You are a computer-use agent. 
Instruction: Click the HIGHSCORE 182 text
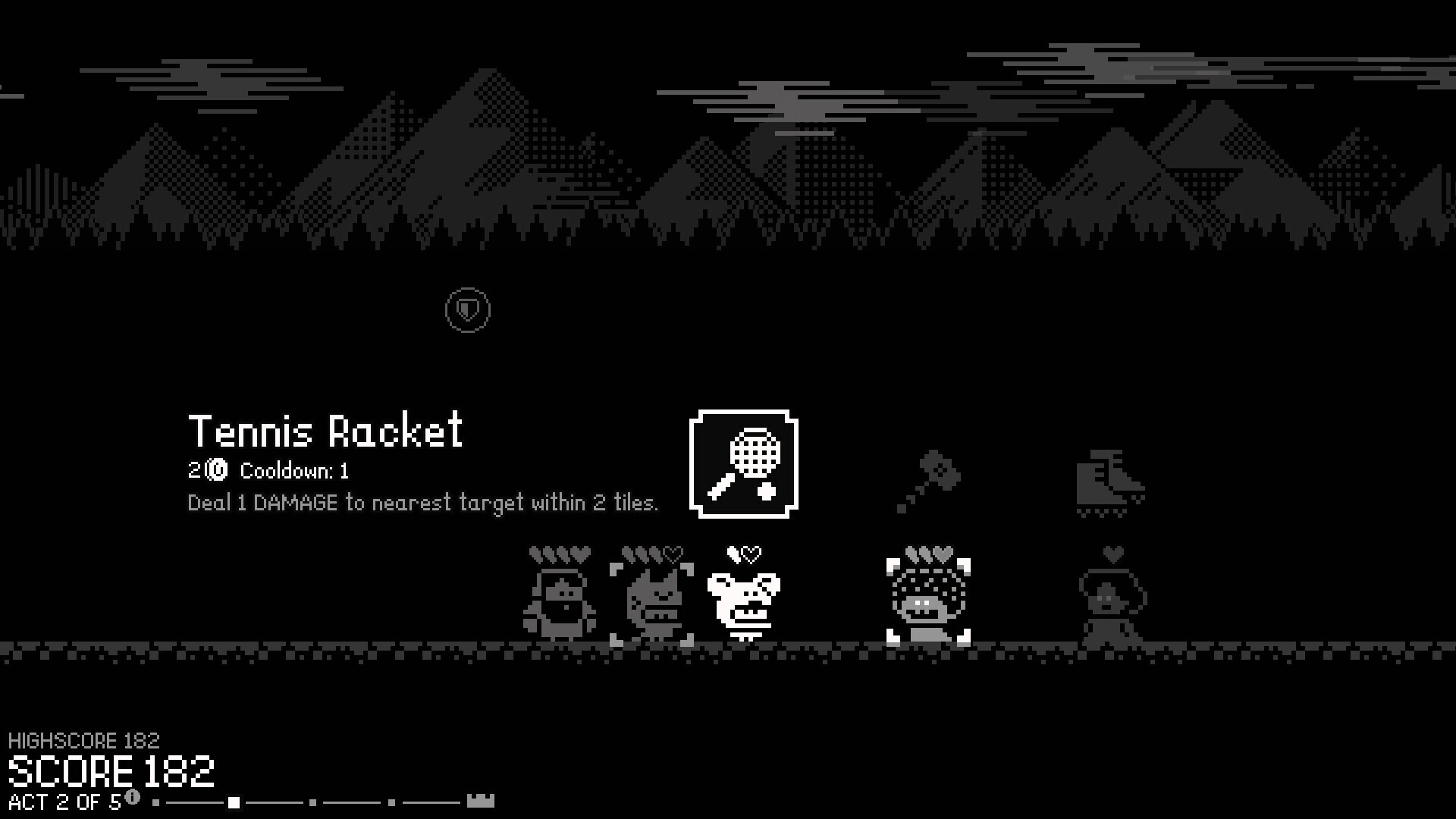pyautogui.click(x=85, y=740)
